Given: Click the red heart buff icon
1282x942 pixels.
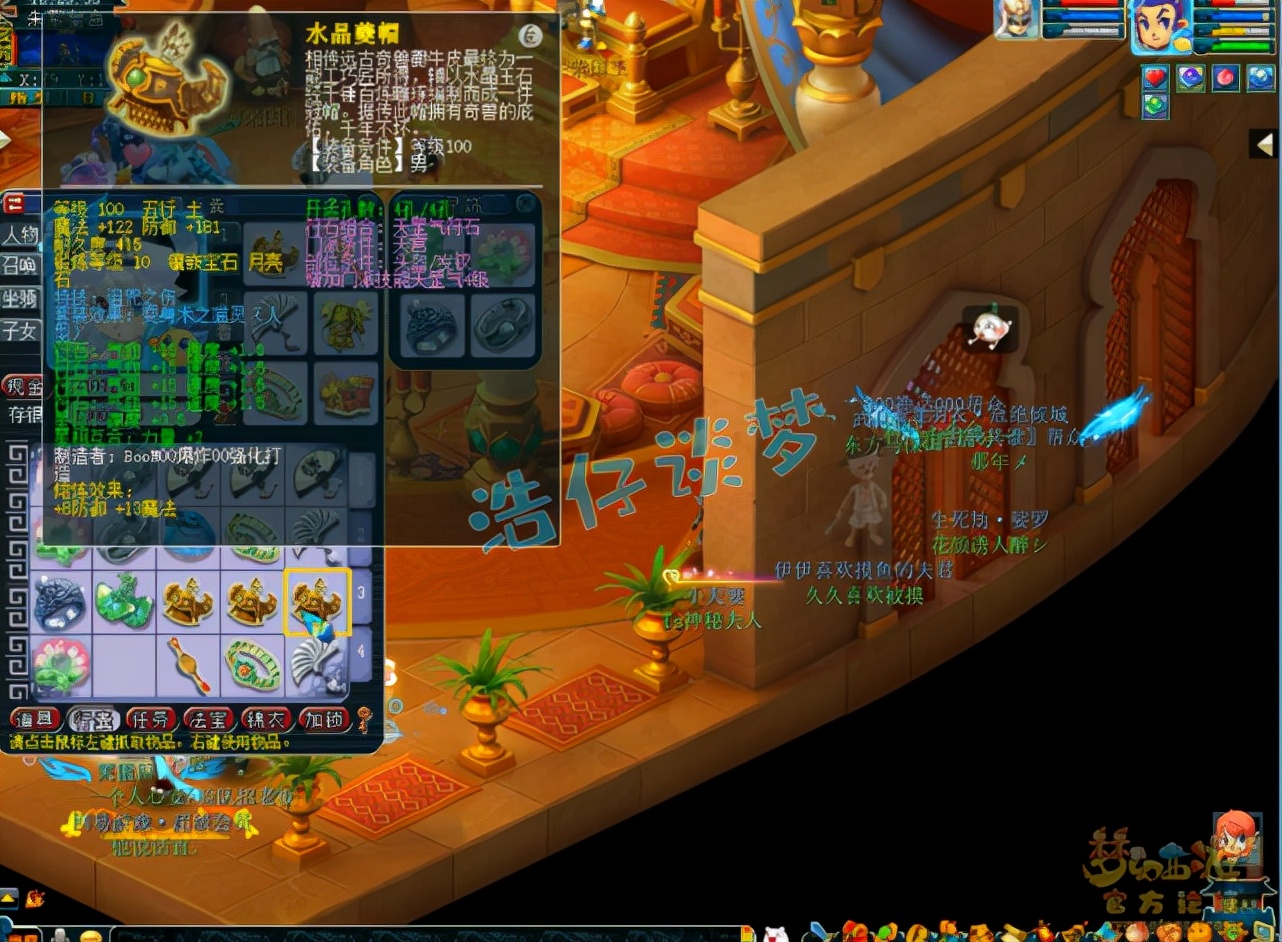Looking at the screenshot, I should pyautogui.click(x=1156, y=77).
